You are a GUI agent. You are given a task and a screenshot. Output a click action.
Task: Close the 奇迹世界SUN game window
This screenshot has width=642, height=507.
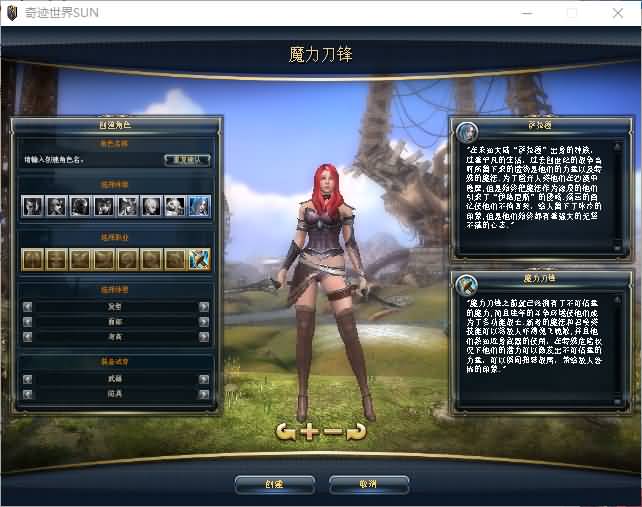pyautogui.click(x=619, y=11)
